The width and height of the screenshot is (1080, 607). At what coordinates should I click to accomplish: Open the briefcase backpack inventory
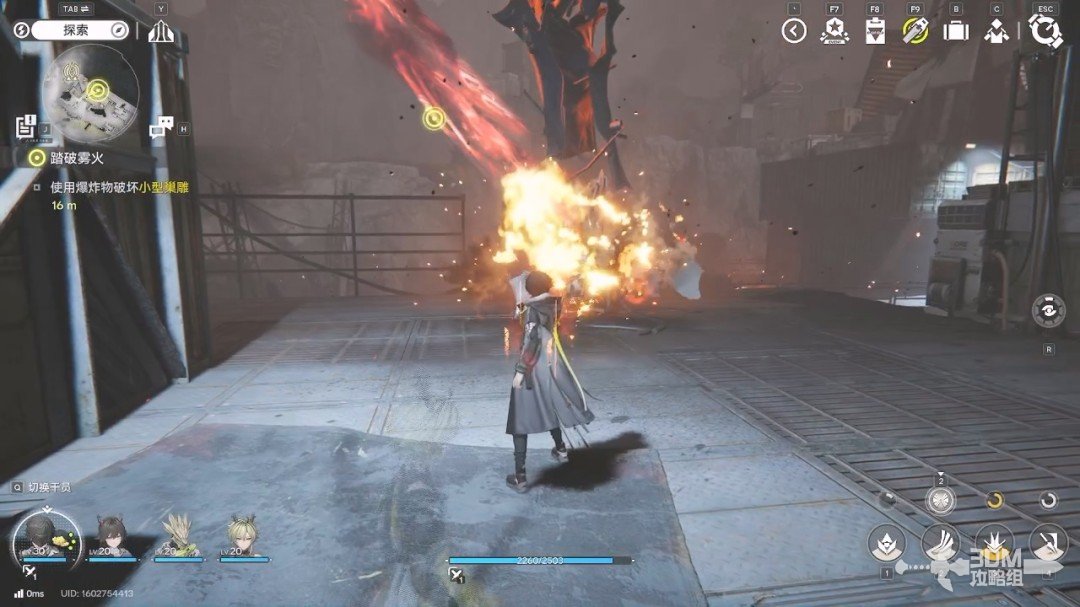956,31
